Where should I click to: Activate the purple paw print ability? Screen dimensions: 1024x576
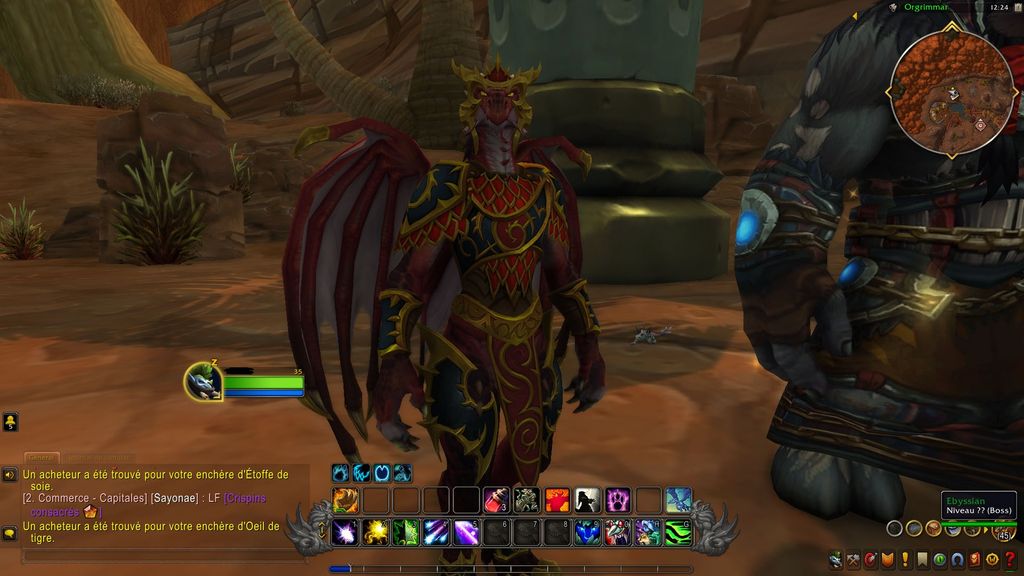pos(618,500)
